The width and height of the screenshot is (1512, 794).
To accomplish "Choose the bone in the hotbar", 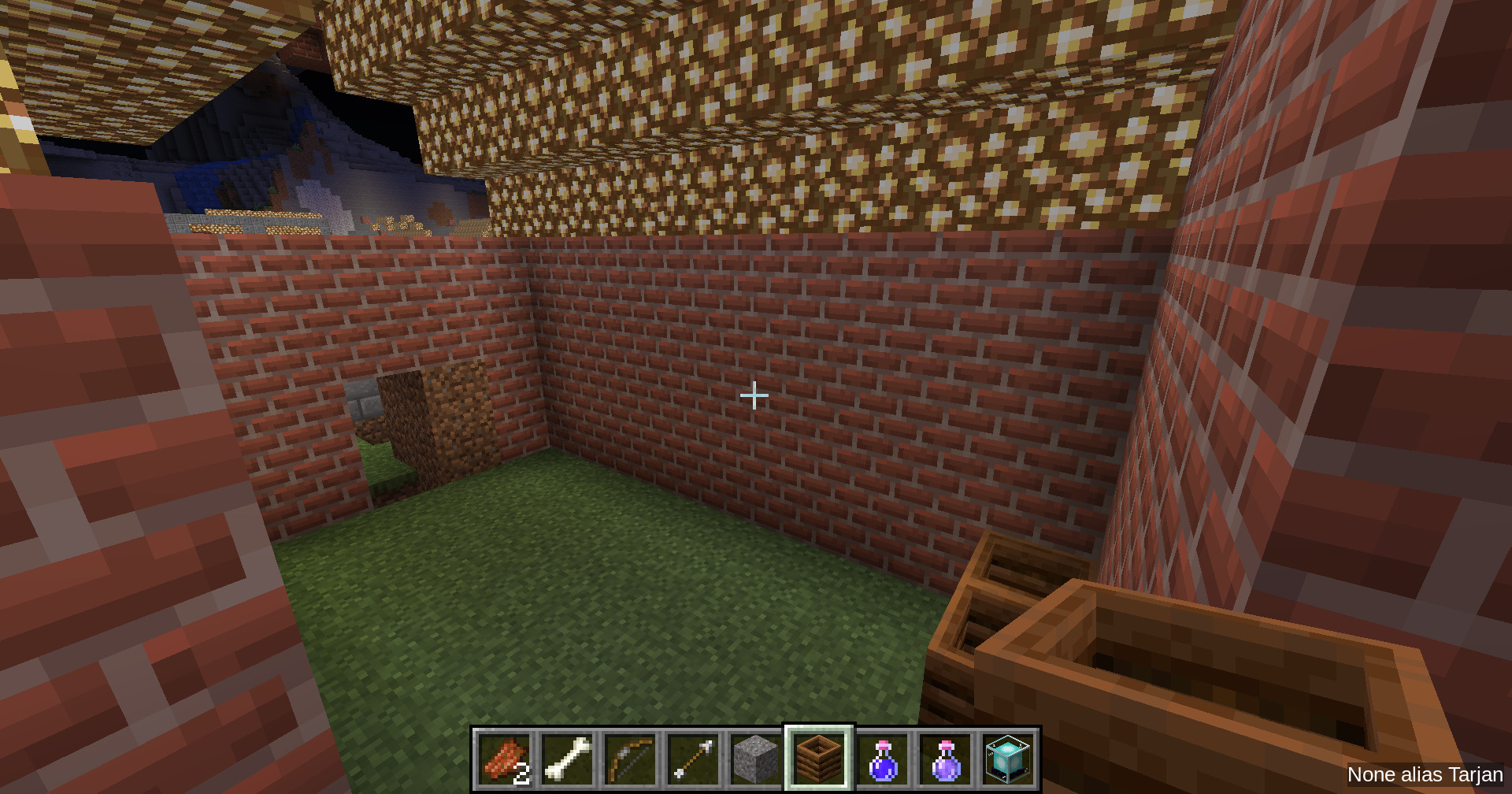I will coord(568,759).
